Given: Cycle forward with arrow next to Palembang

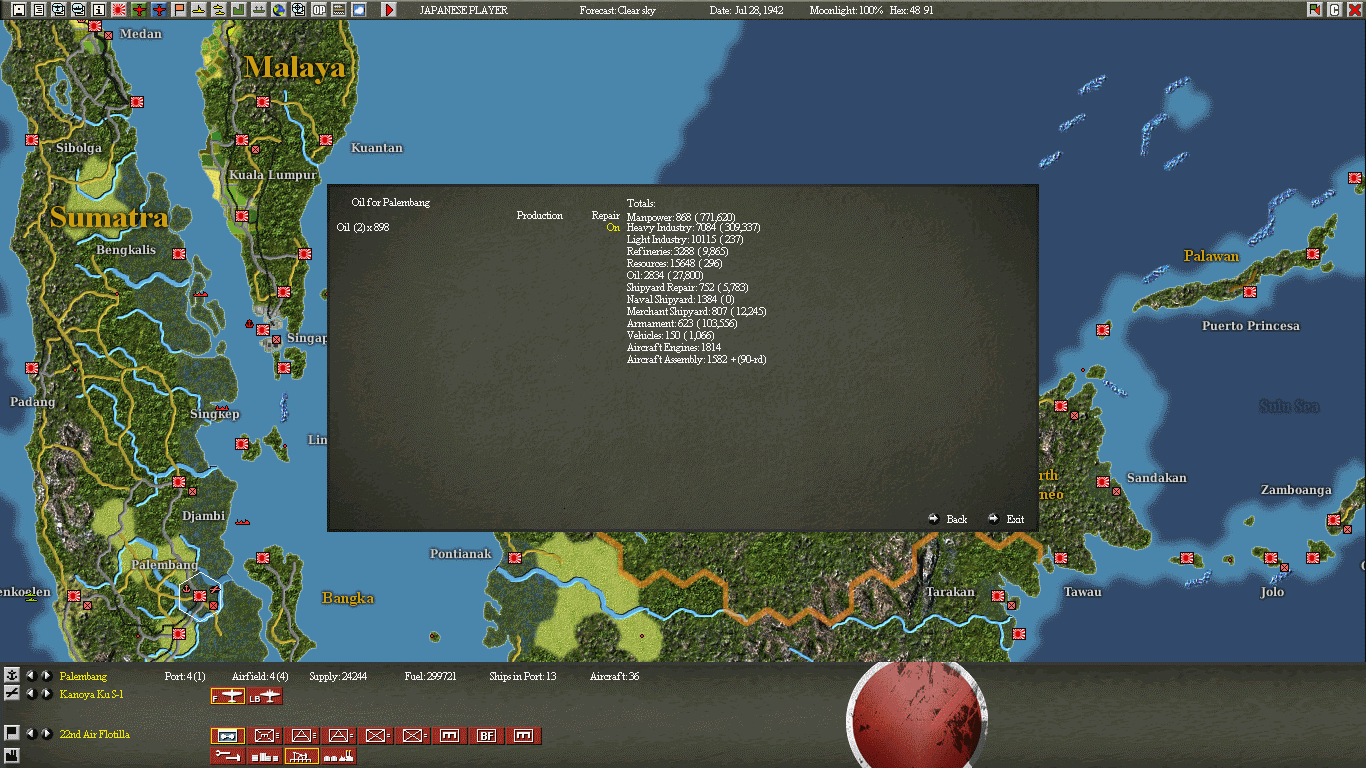Looking at the screenshot, I should click(x=46, y=677).
